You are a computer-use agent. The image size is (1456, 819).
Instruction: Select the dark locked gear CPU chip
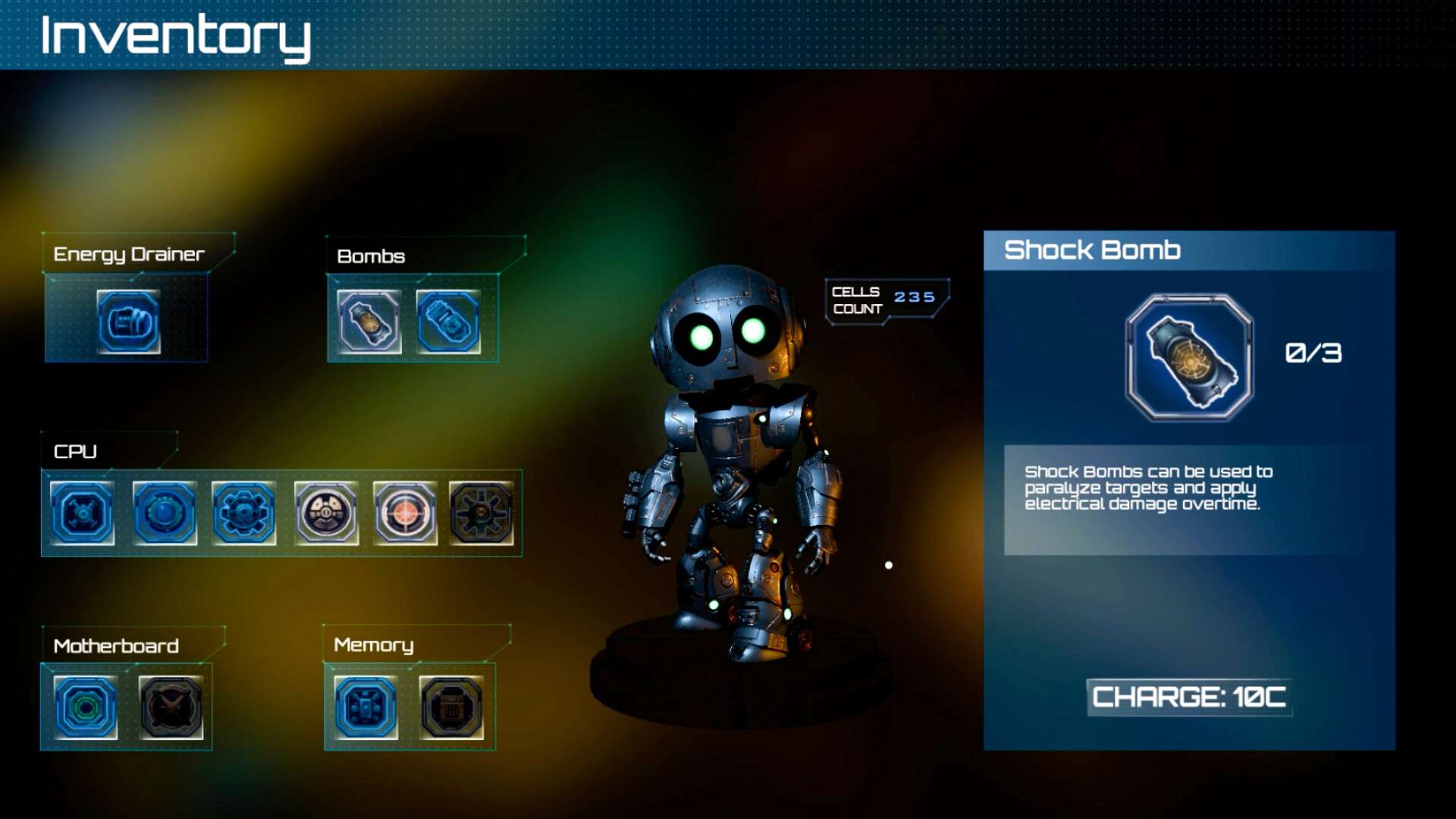481,513
